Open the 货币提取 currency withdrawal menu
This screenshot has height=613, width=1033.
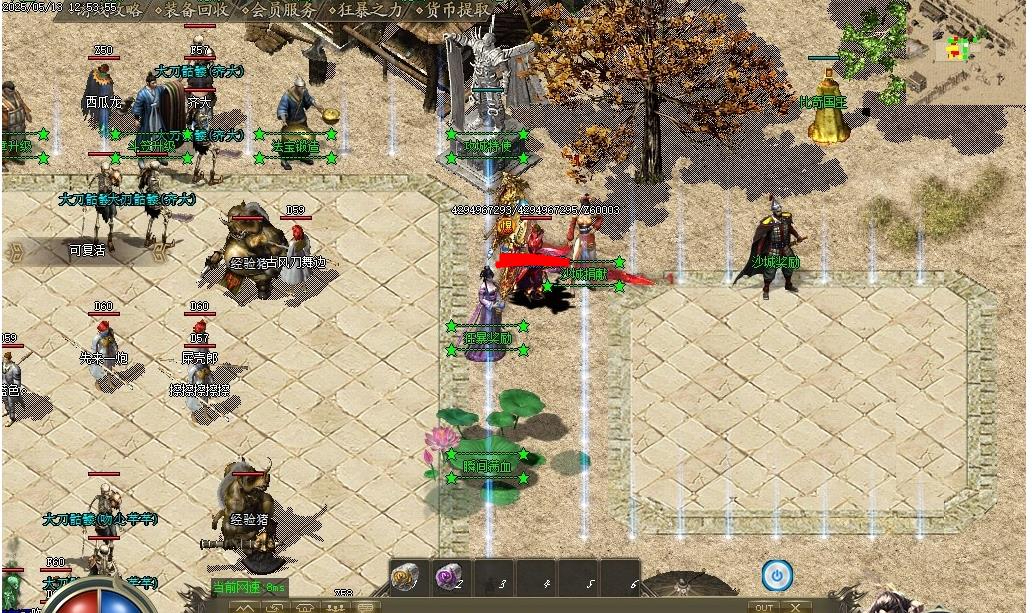[458, 11]
